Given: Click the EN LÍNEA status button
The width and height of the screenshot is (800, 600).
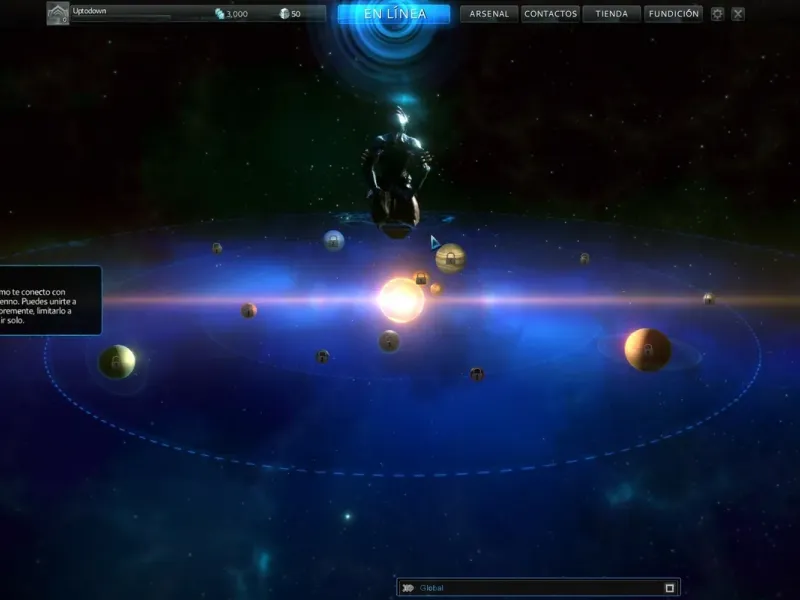Looking at the screenshot, I should (394, 14).
